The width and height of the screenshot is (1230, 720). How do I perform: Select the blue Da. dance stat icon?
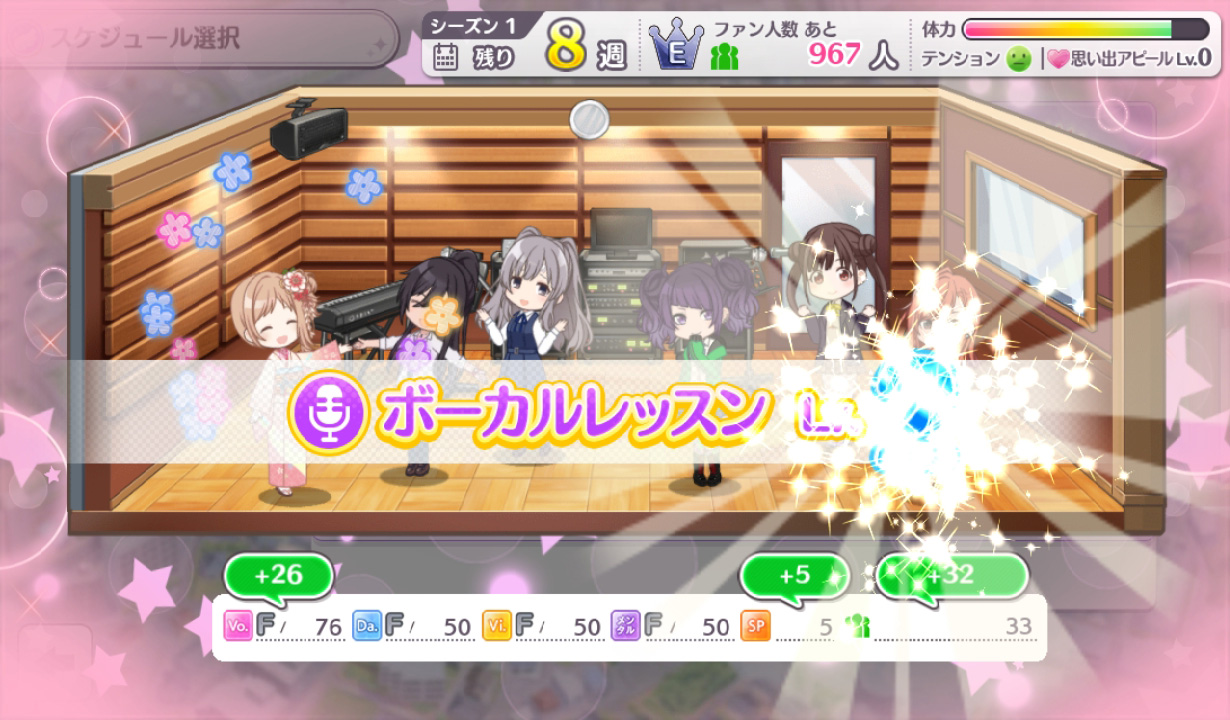pyautogui.click(x=367, y=626)
